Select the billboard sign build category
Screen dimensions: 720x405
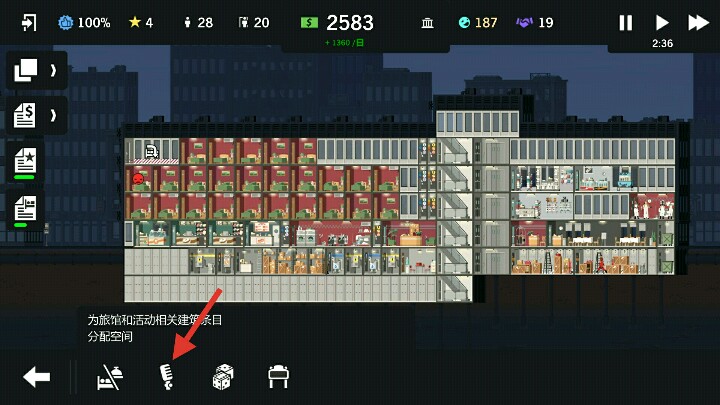278,377
